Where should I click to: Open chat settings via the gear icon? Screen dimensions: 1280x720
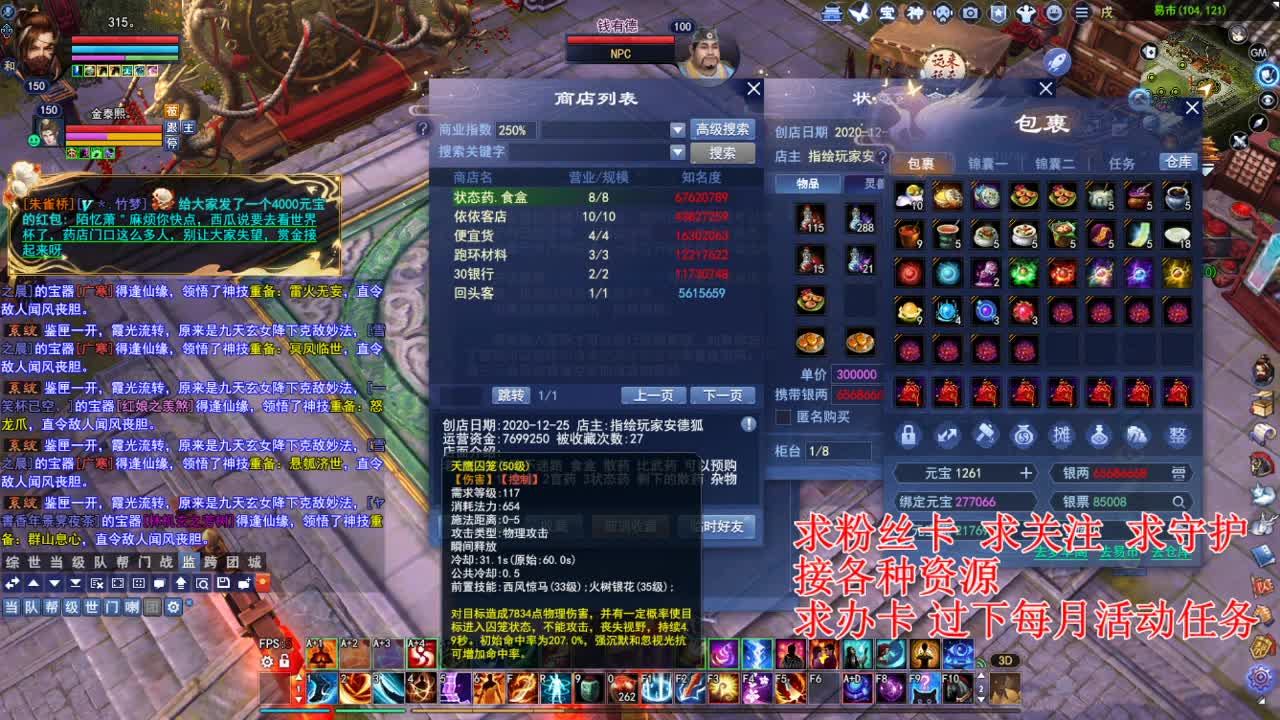pos(172,606)
